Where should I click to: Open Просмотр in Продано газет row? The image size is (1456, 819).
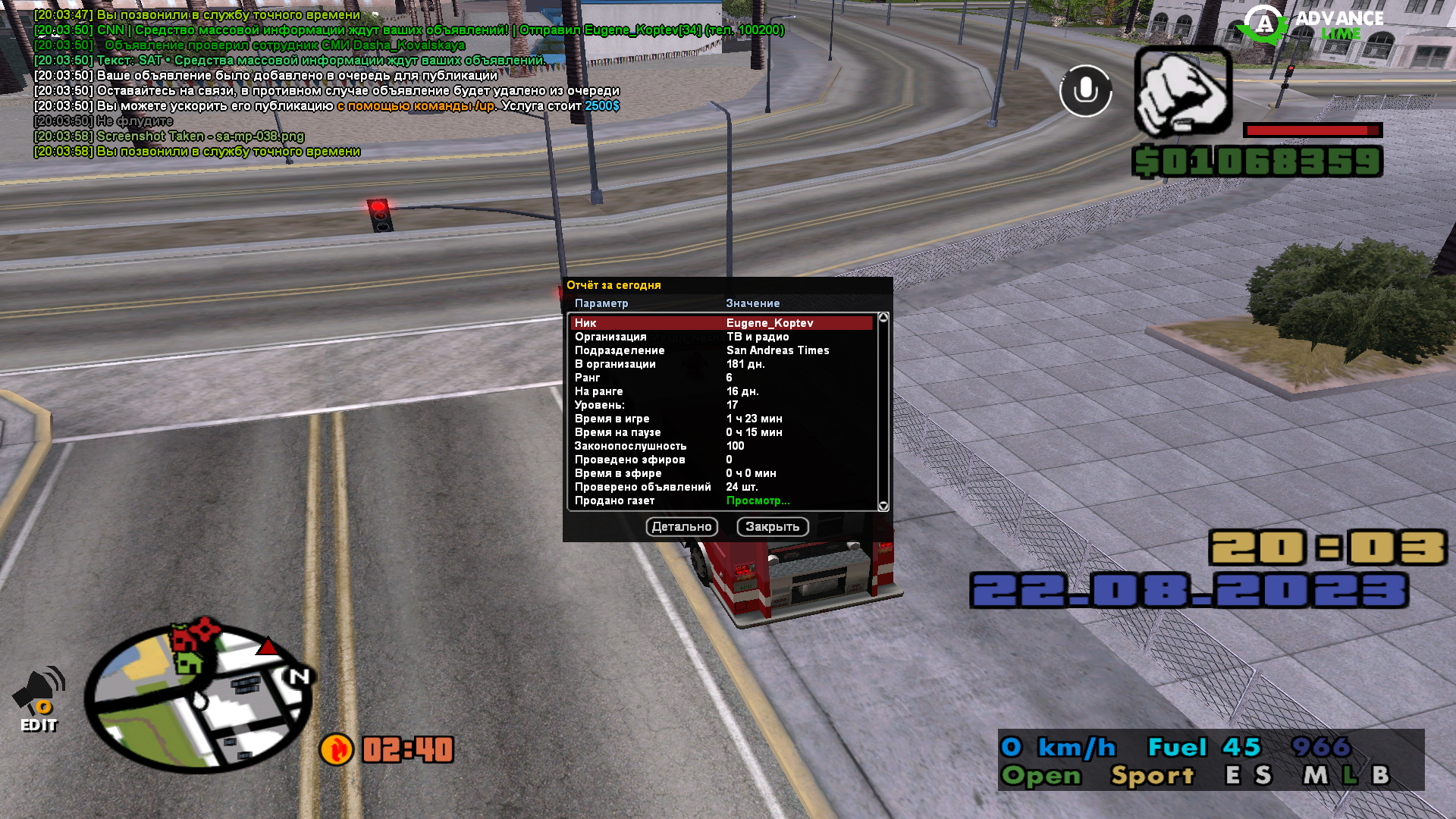pos(758,500)
